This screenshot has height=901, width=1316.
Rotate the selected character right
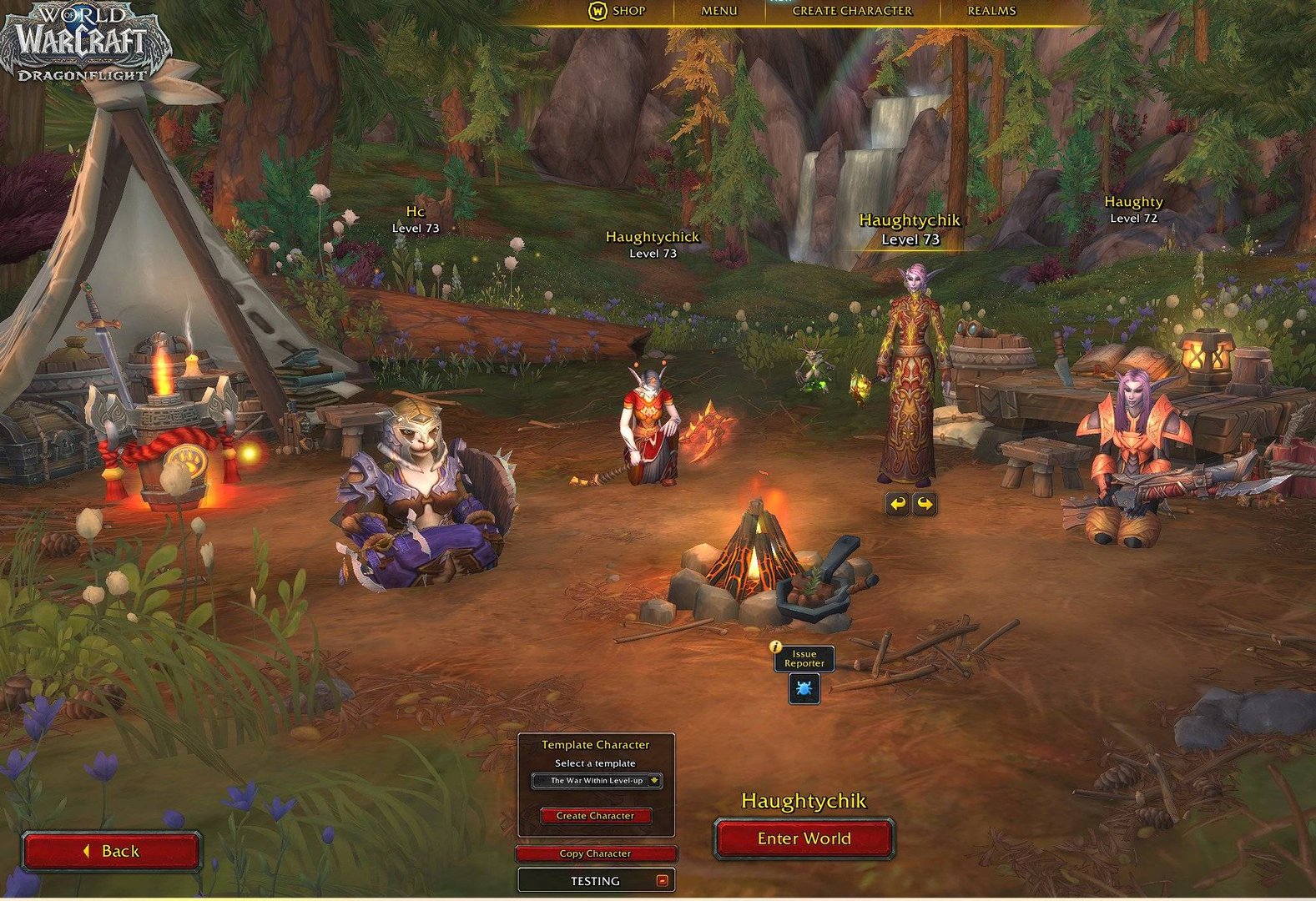925,504
